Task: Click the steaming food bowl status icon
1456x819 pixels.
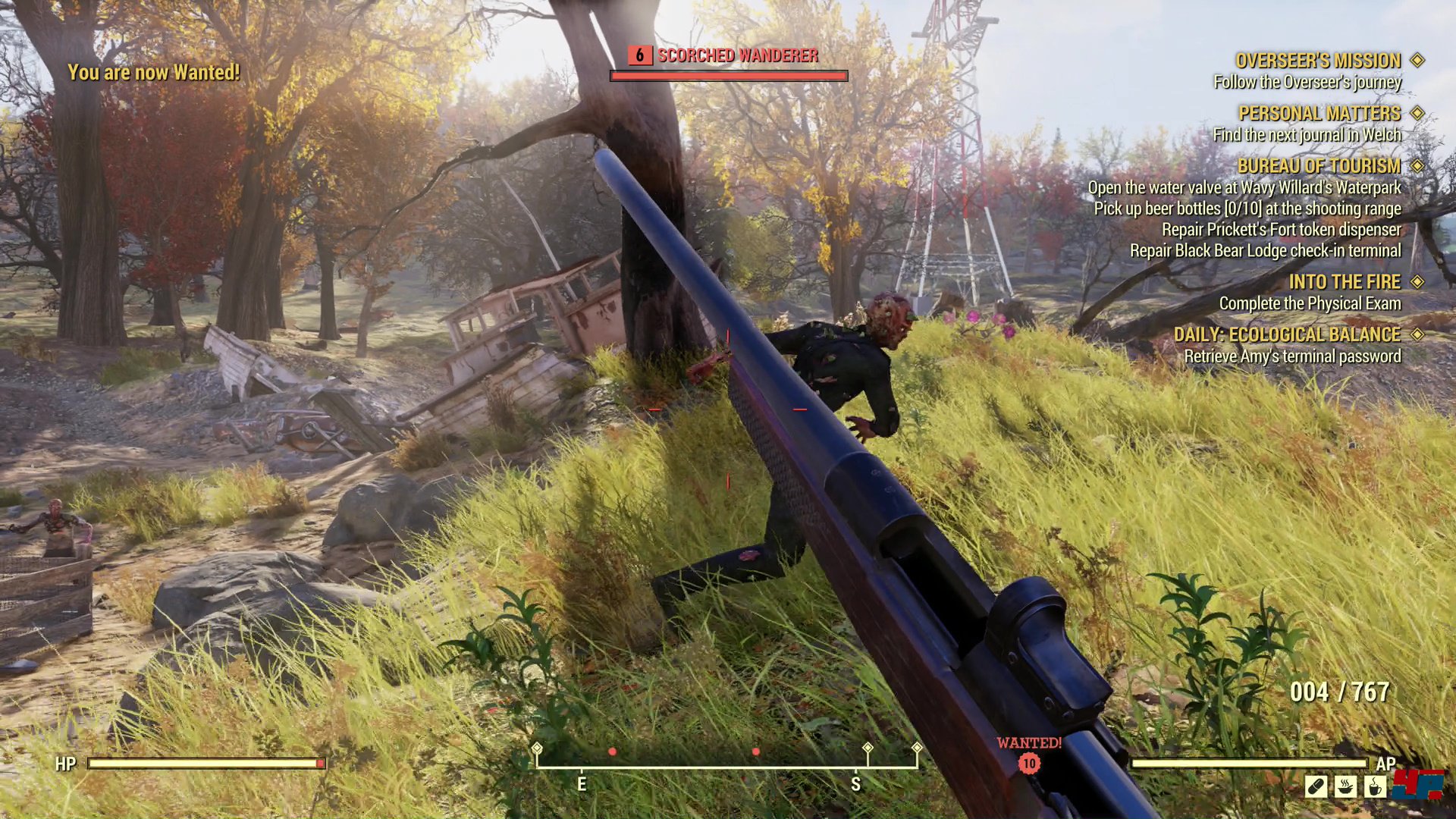Action: [1345, 786]
